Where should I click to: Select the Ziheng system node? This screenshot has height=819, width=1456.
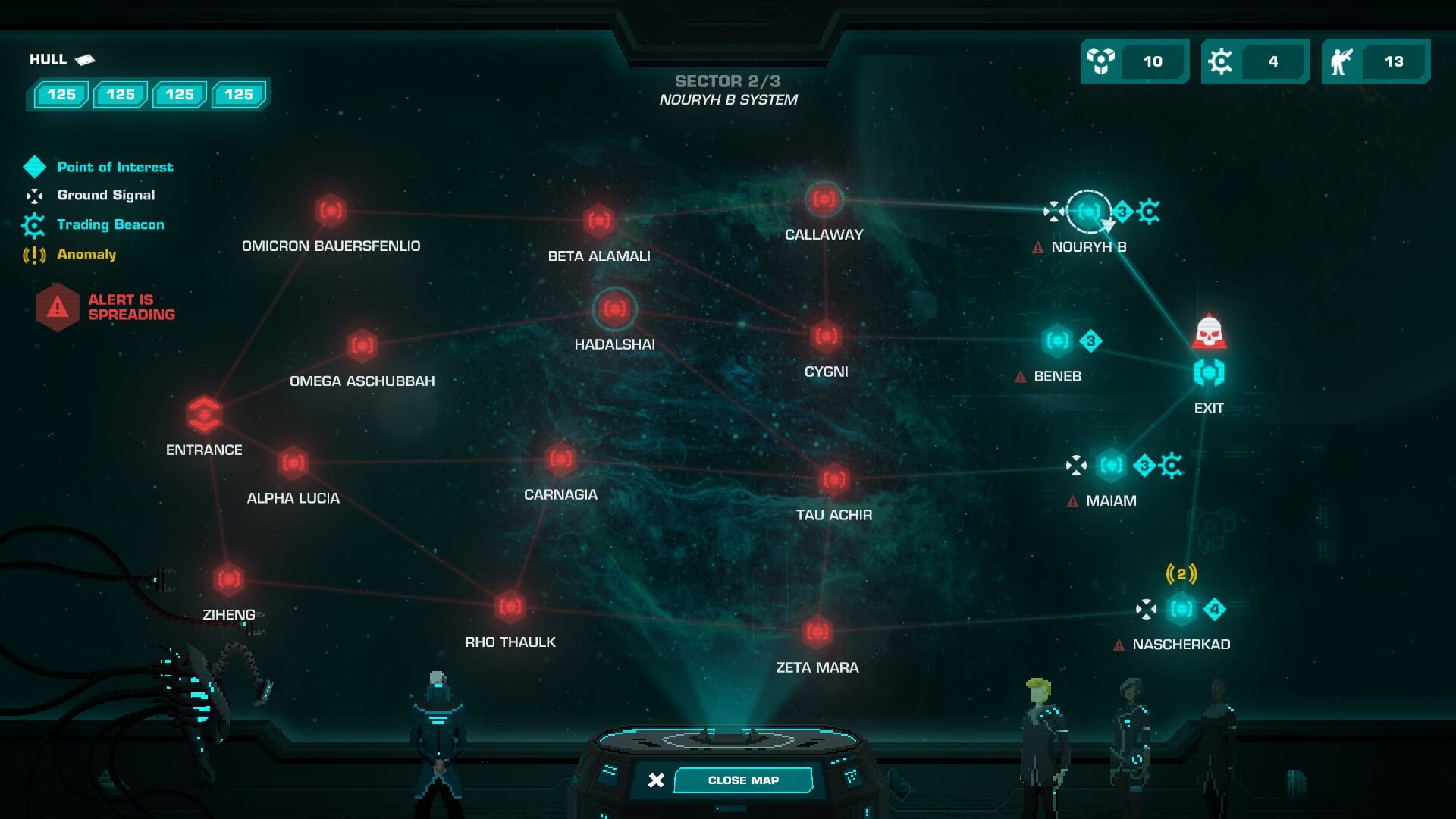(x=228, y=580)
